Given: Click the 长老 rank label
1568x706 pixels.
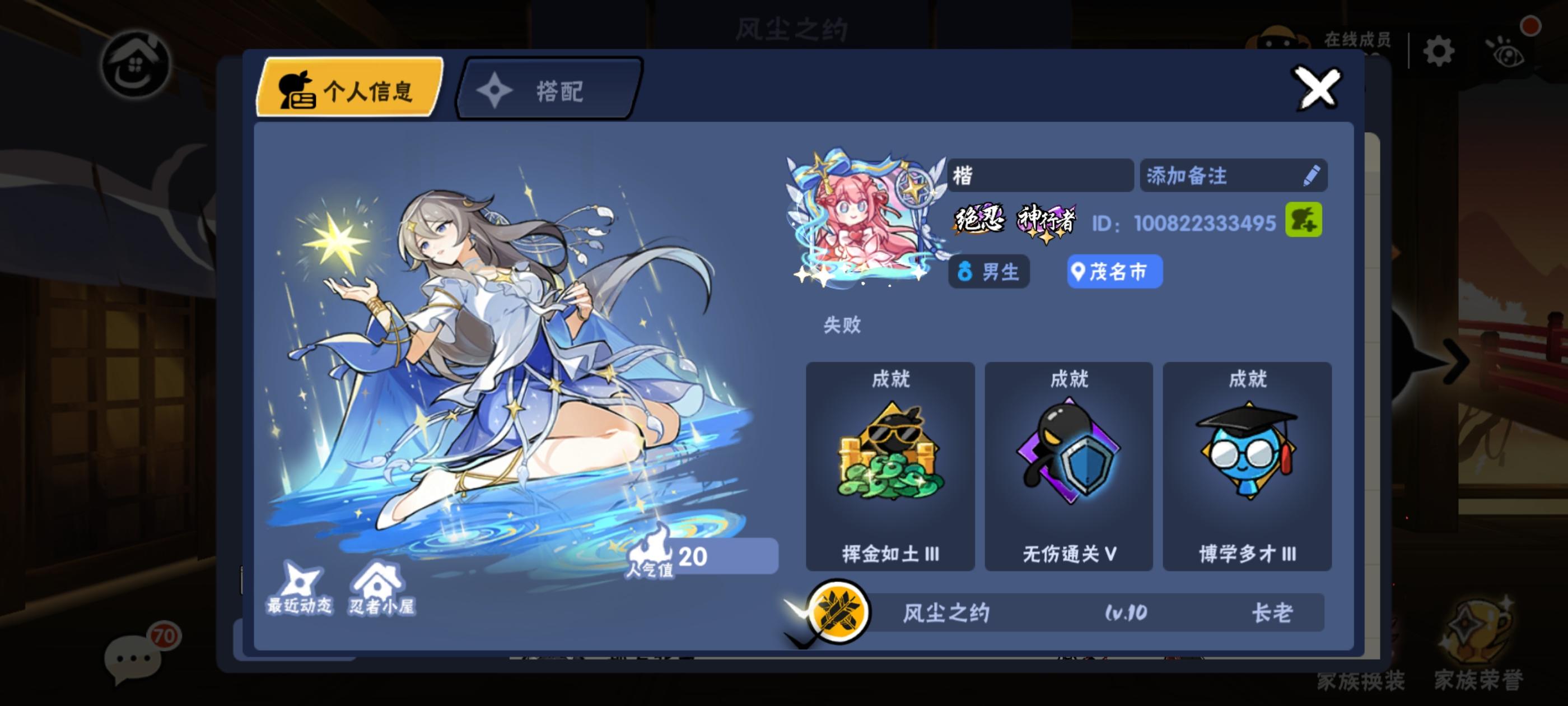Looking at the screenshot, I should click(1273, 615).
